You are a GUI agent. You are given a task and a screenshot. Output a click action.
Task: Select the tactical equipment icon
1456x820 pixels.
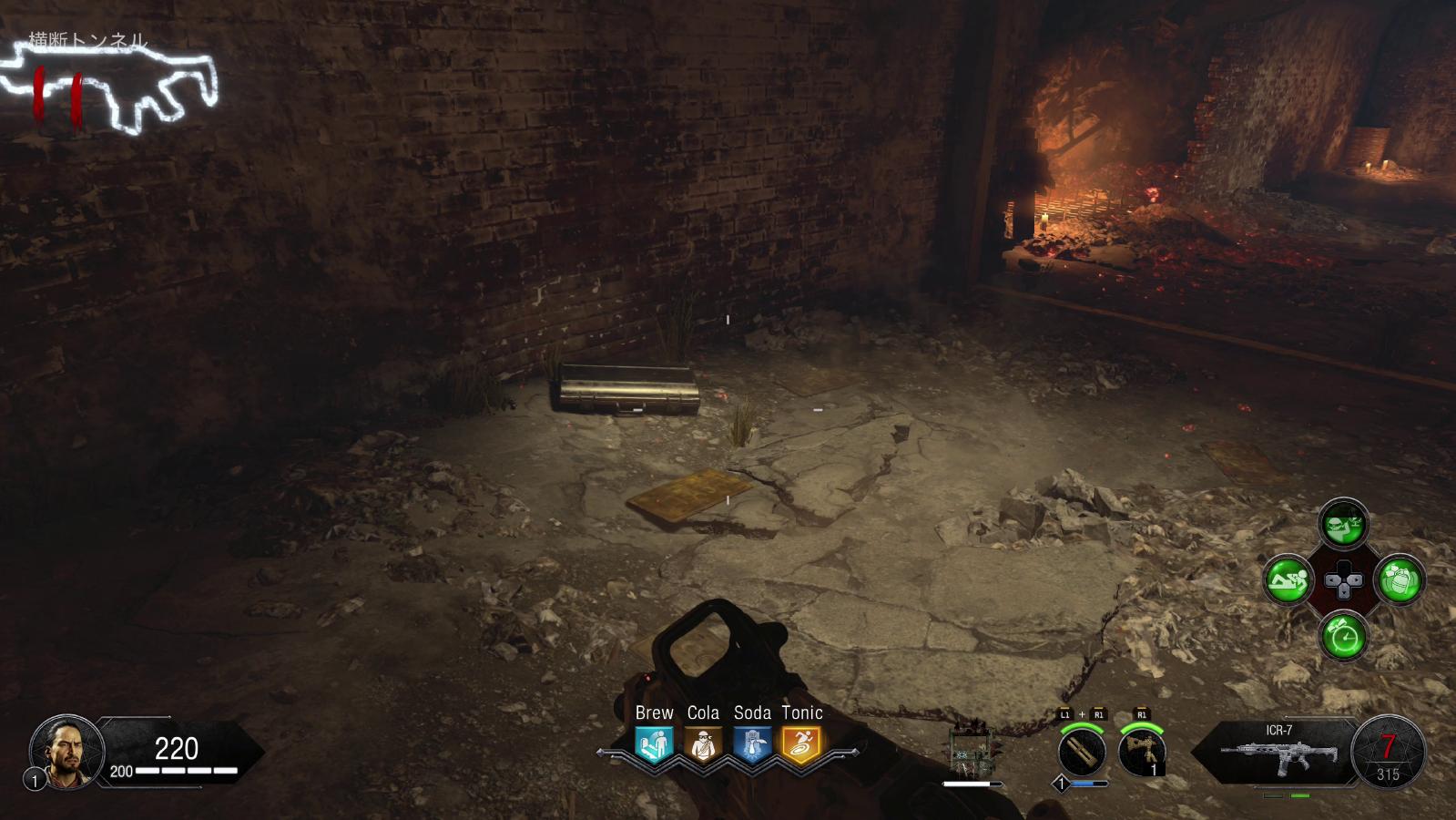(x=1142, y=753)
